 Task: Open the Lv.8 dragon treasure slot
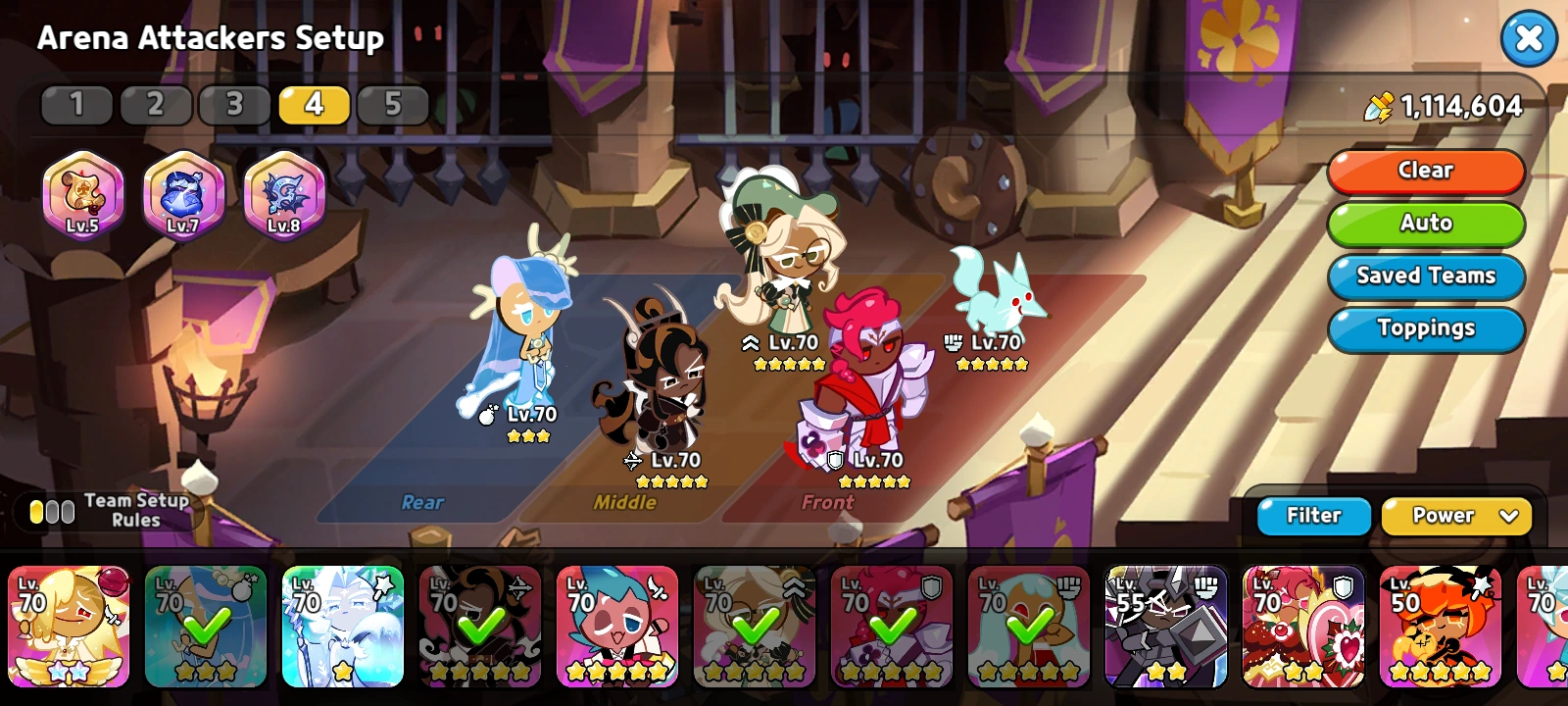click(282, 194)
